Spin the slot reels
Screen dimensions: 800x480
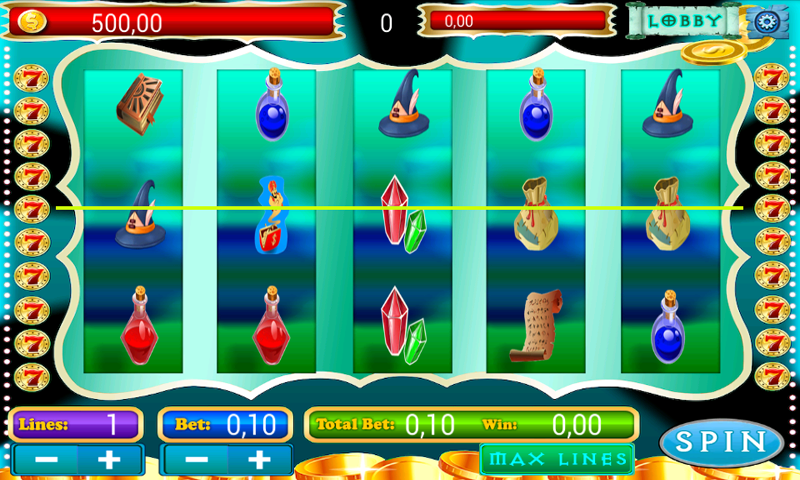point(721,442)
